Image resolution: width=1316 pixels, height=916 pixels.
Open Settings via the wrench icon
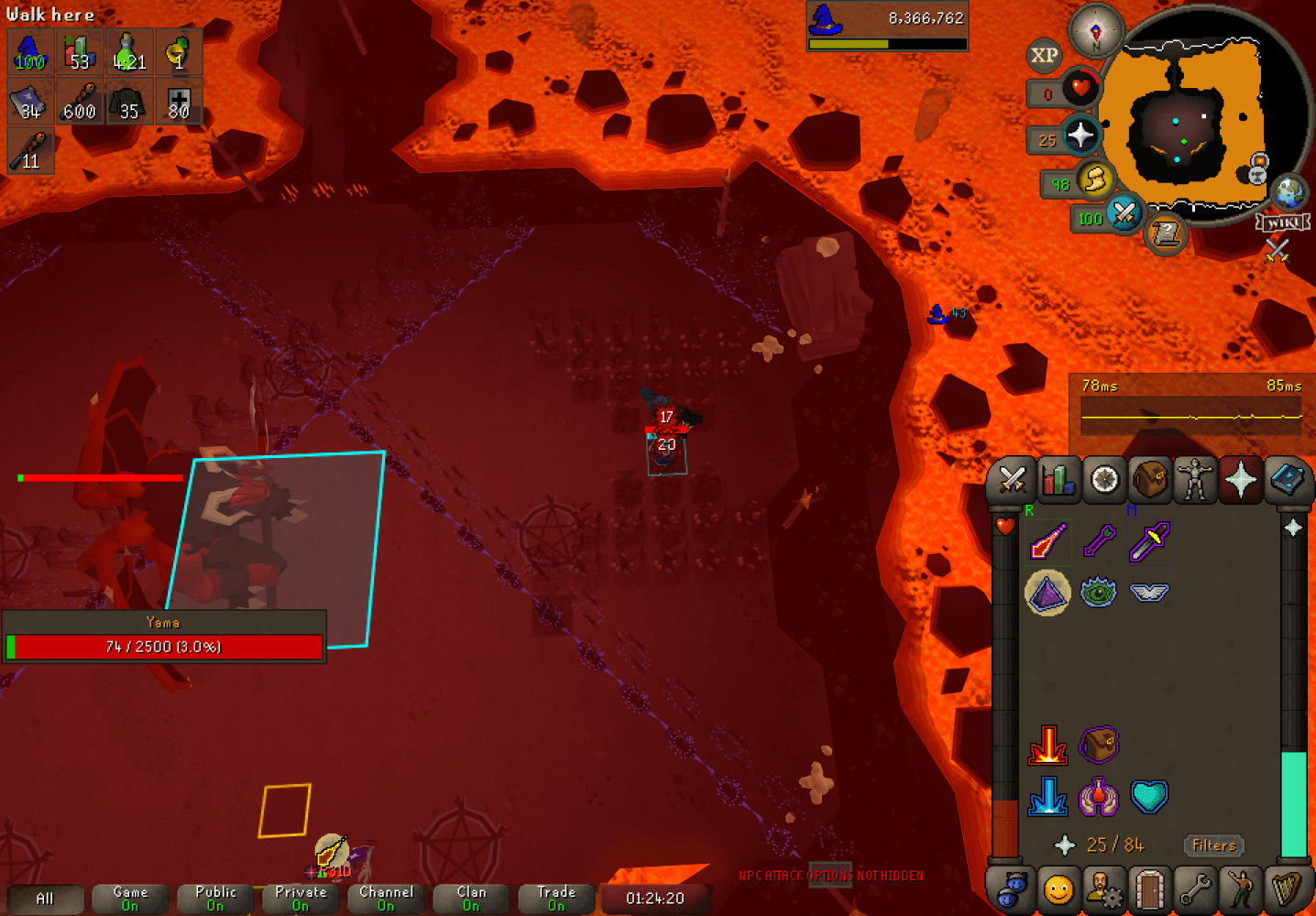point(1196,889)
